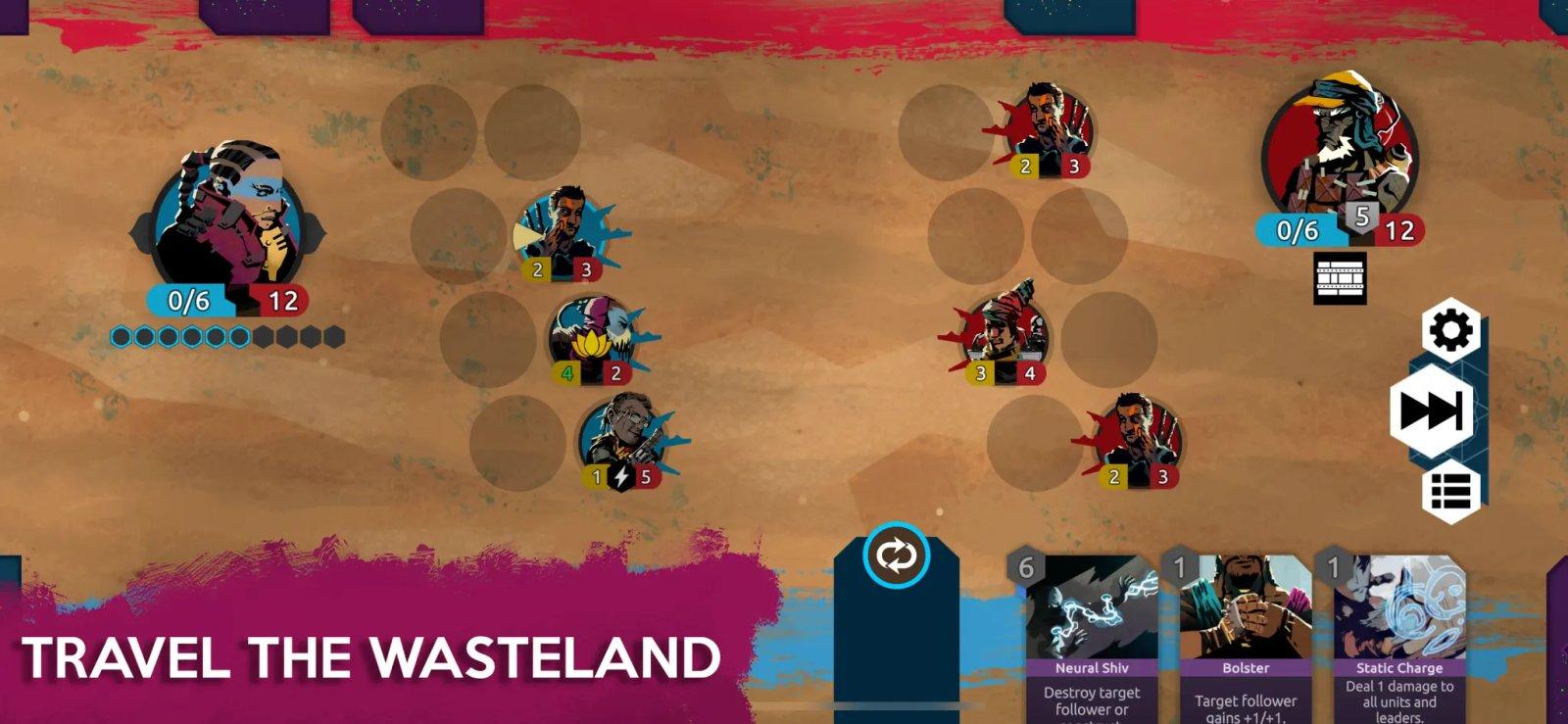Click the blue hexagon energy bar
Viewport: 1568px width, 724px height.
coord(225,337)
